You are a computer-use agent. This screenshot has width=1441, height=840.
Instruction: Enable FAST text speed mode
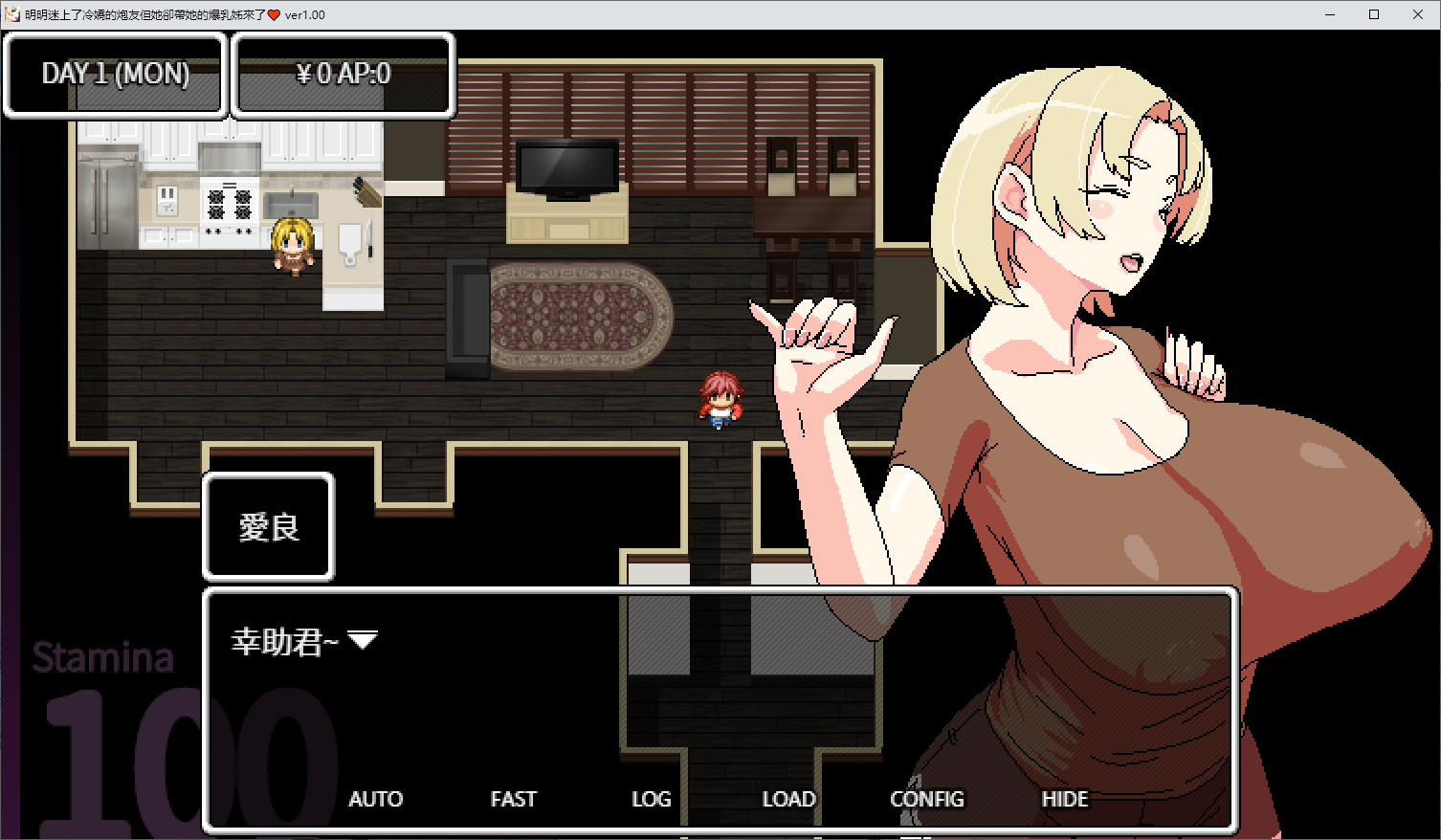tap(514, 799)
